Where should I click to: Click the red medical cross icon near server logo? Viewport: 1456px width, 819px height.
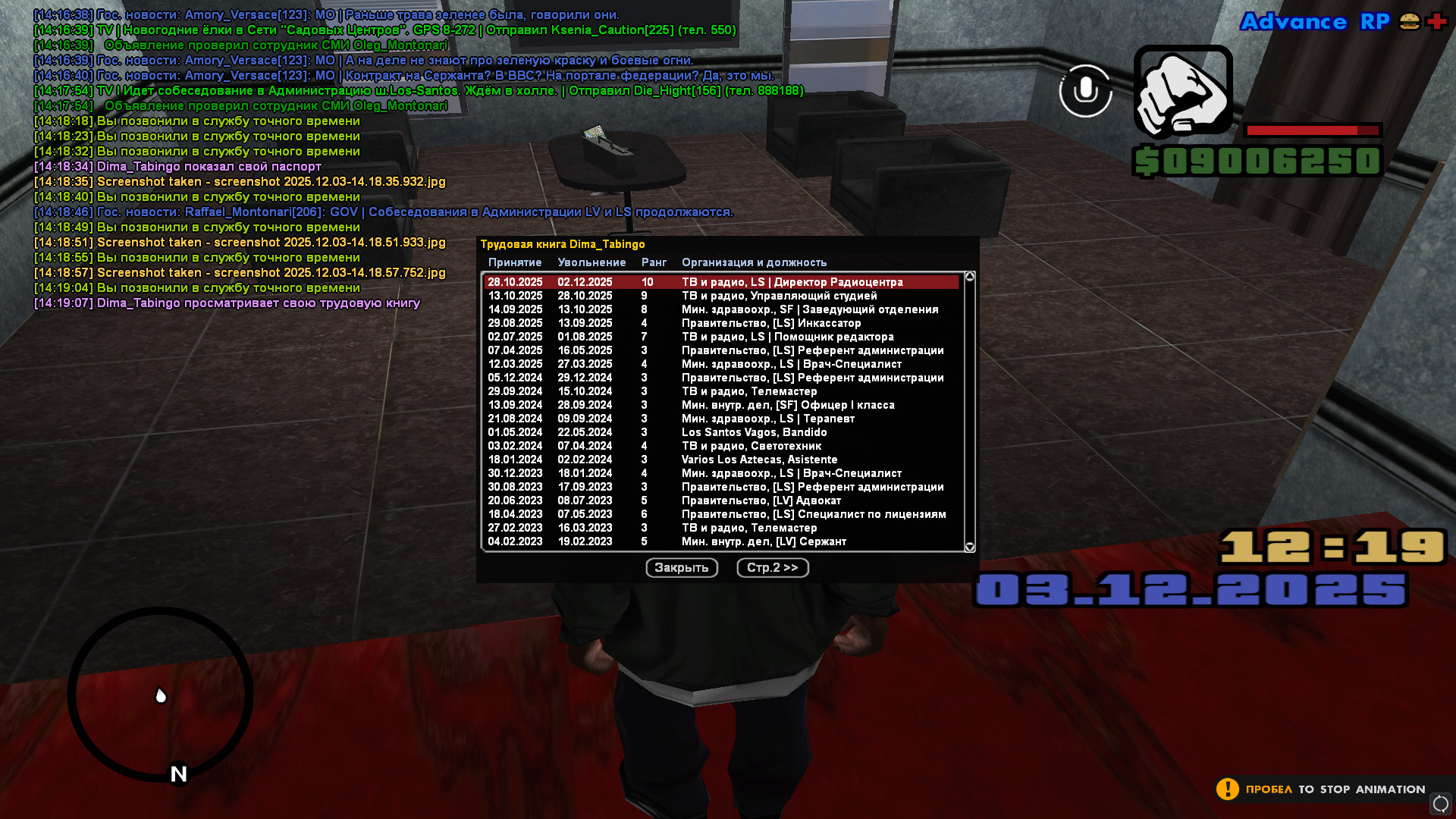coord(1437,22)
